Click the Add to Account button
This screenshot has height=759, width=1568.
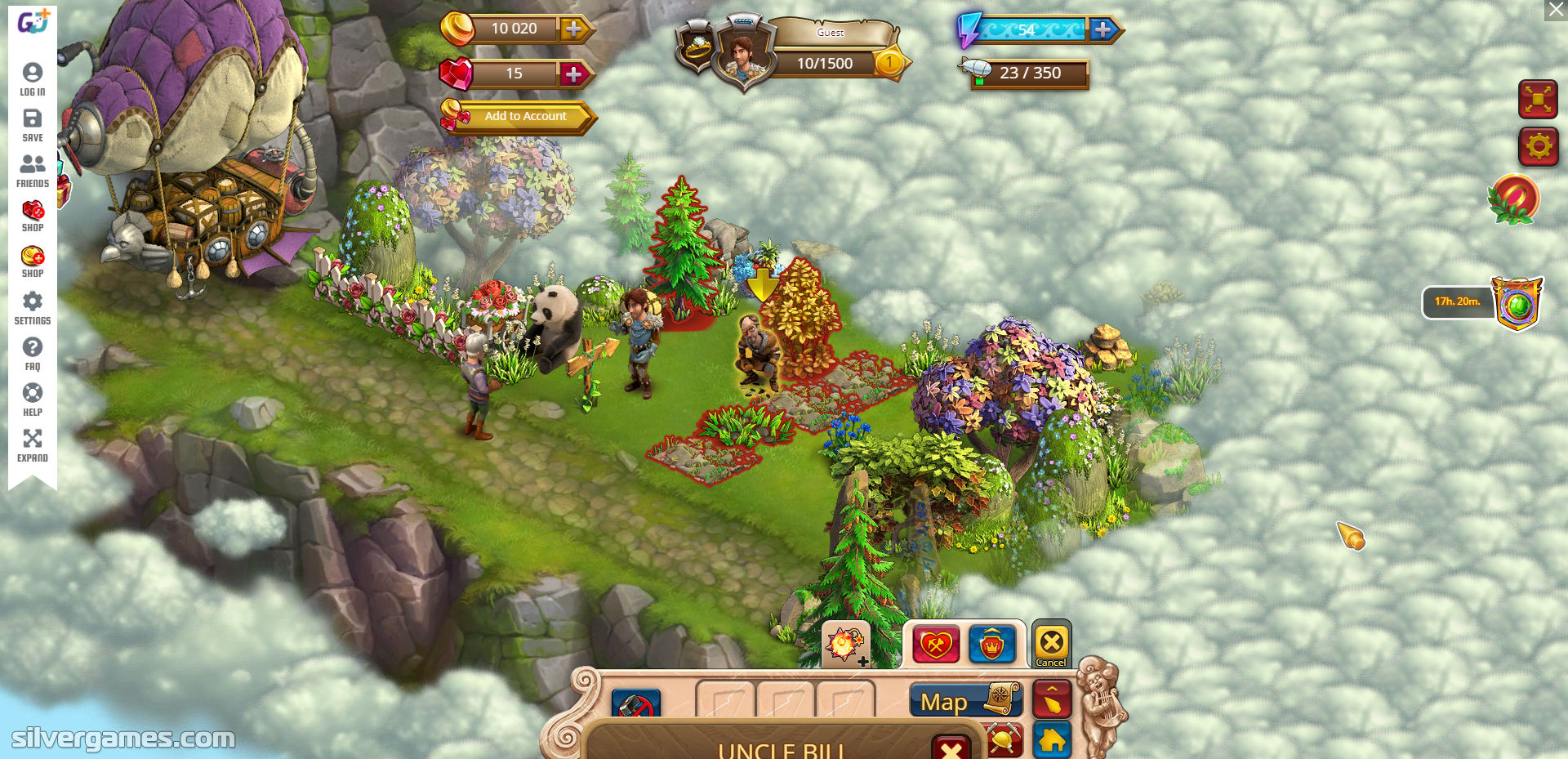click(x=525, y=117)
